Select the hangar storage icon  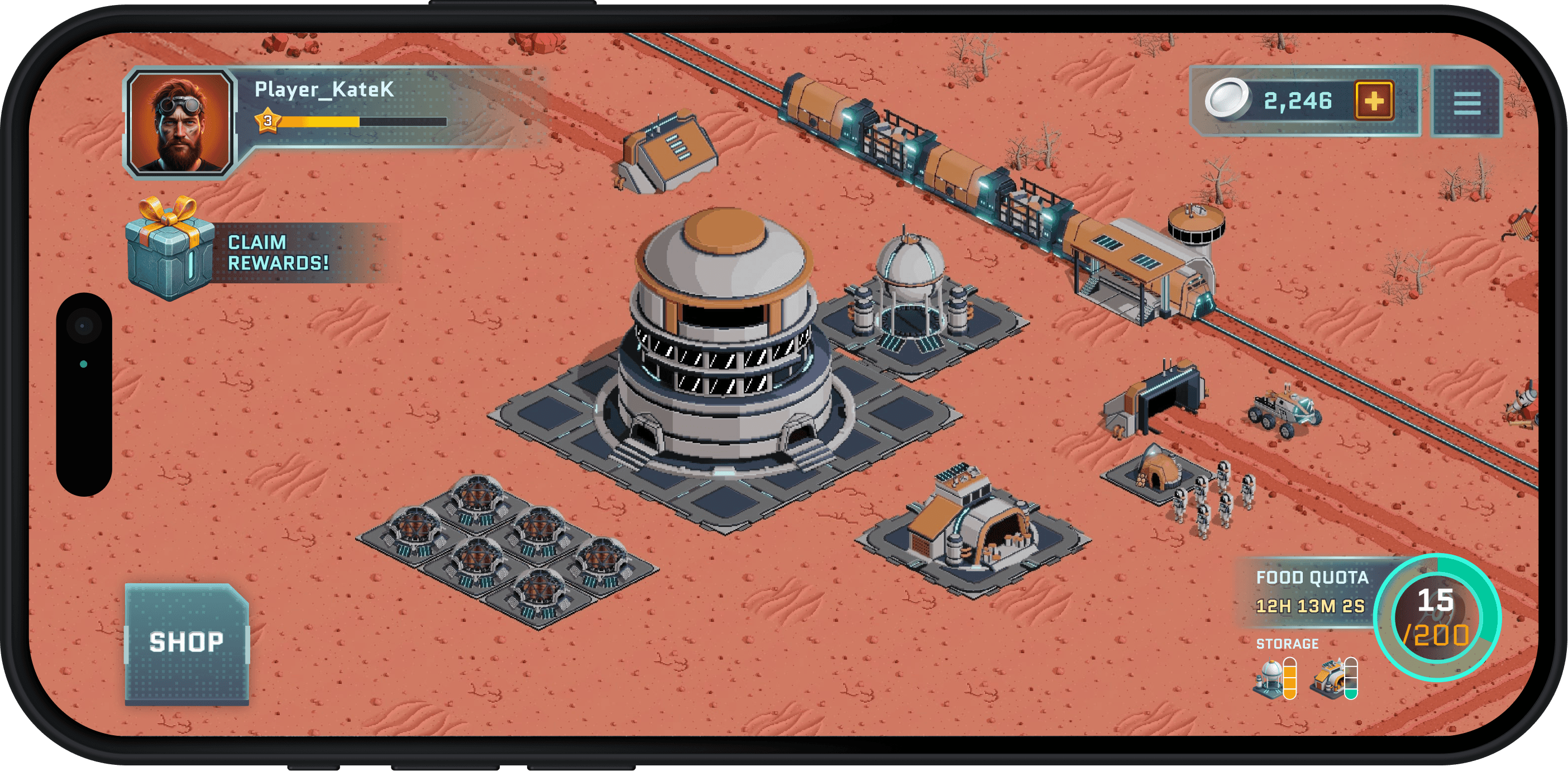tap(1331, 677)
